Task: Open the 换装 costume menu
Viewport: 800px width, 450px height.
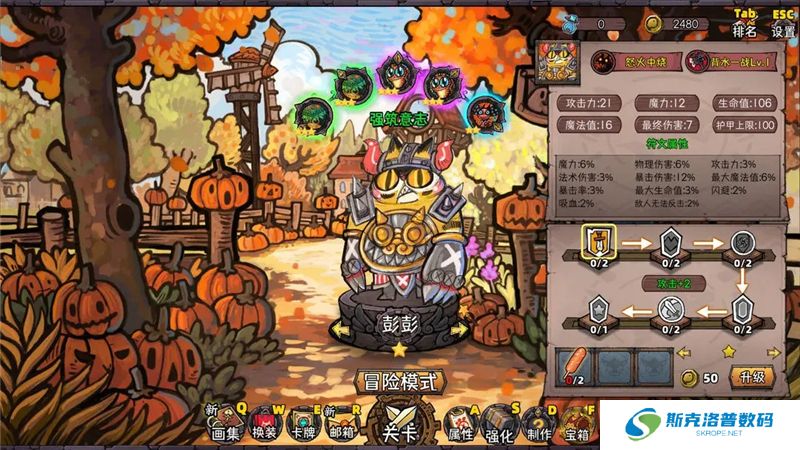Action: click(264, 426)
